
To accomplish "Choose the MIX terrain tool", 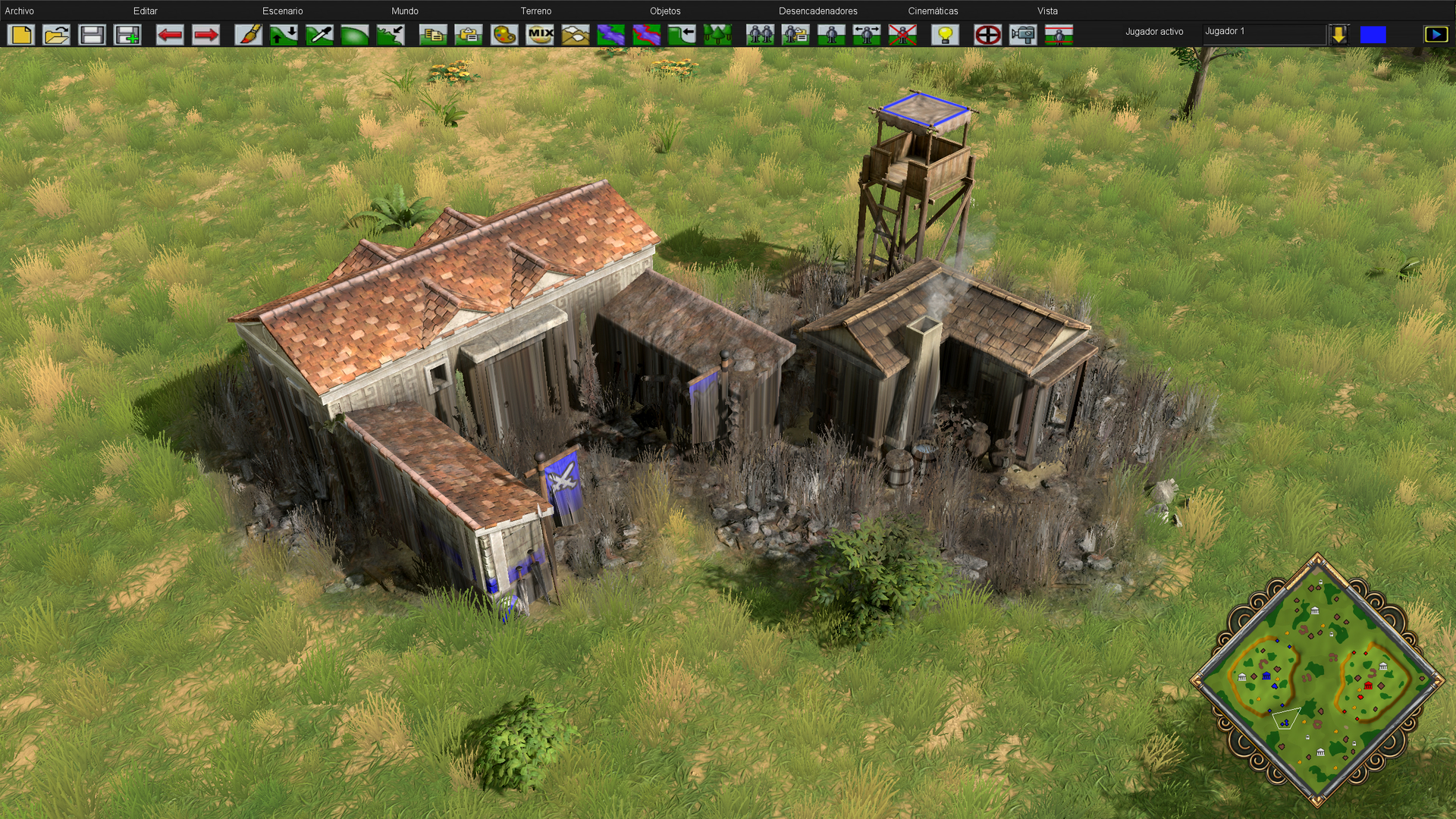I will click(540, 35).
